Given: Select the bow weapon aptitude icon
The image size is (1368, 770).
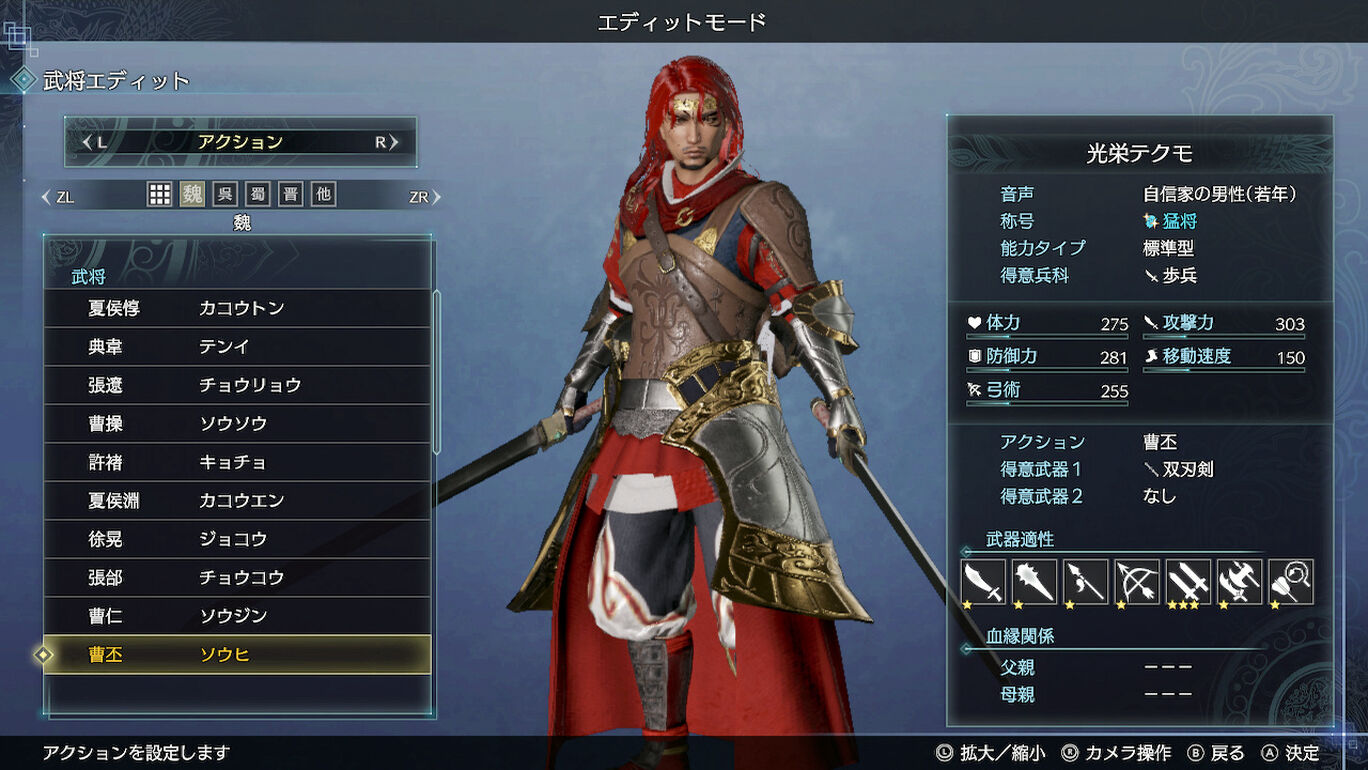Looking at the screenshot, I should [x=1137, y=581].
